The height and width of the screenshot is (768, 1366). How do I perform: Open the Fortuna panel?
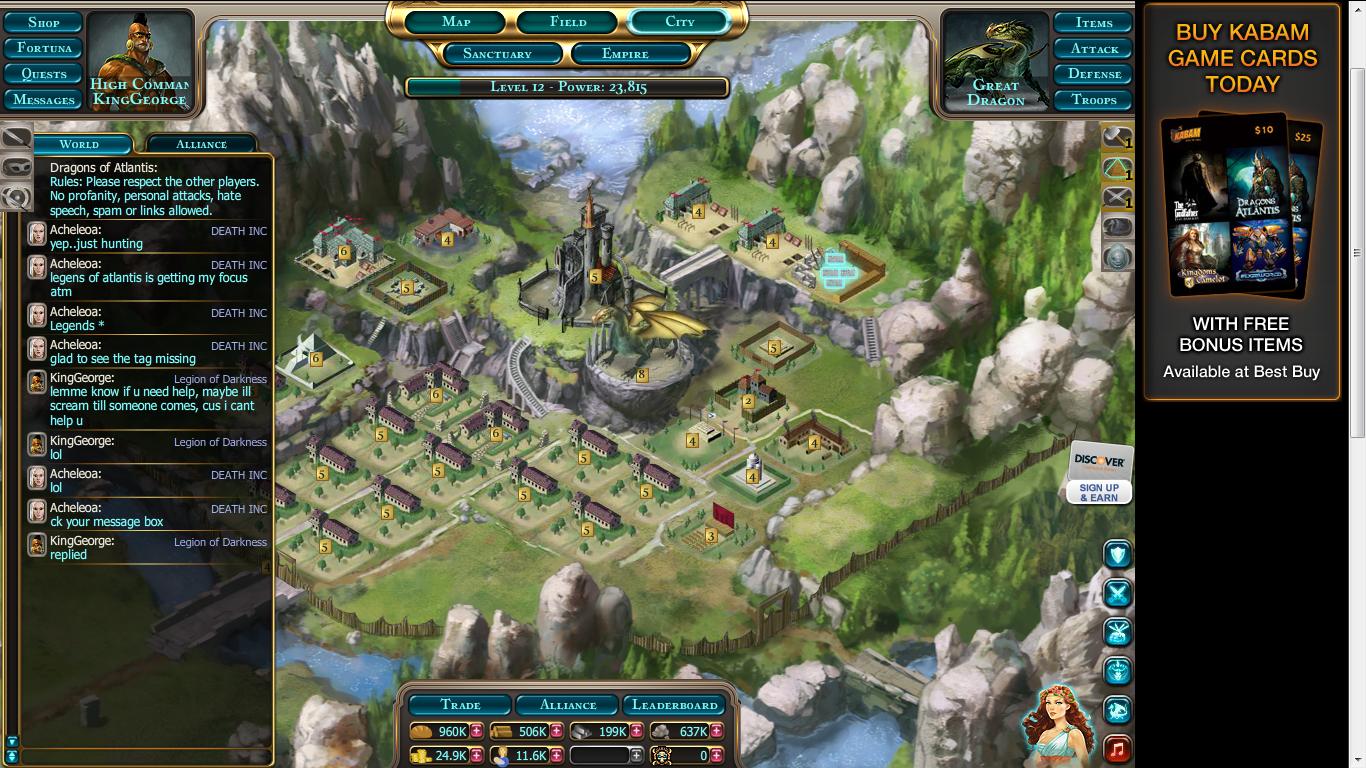(x=44, y=48)
